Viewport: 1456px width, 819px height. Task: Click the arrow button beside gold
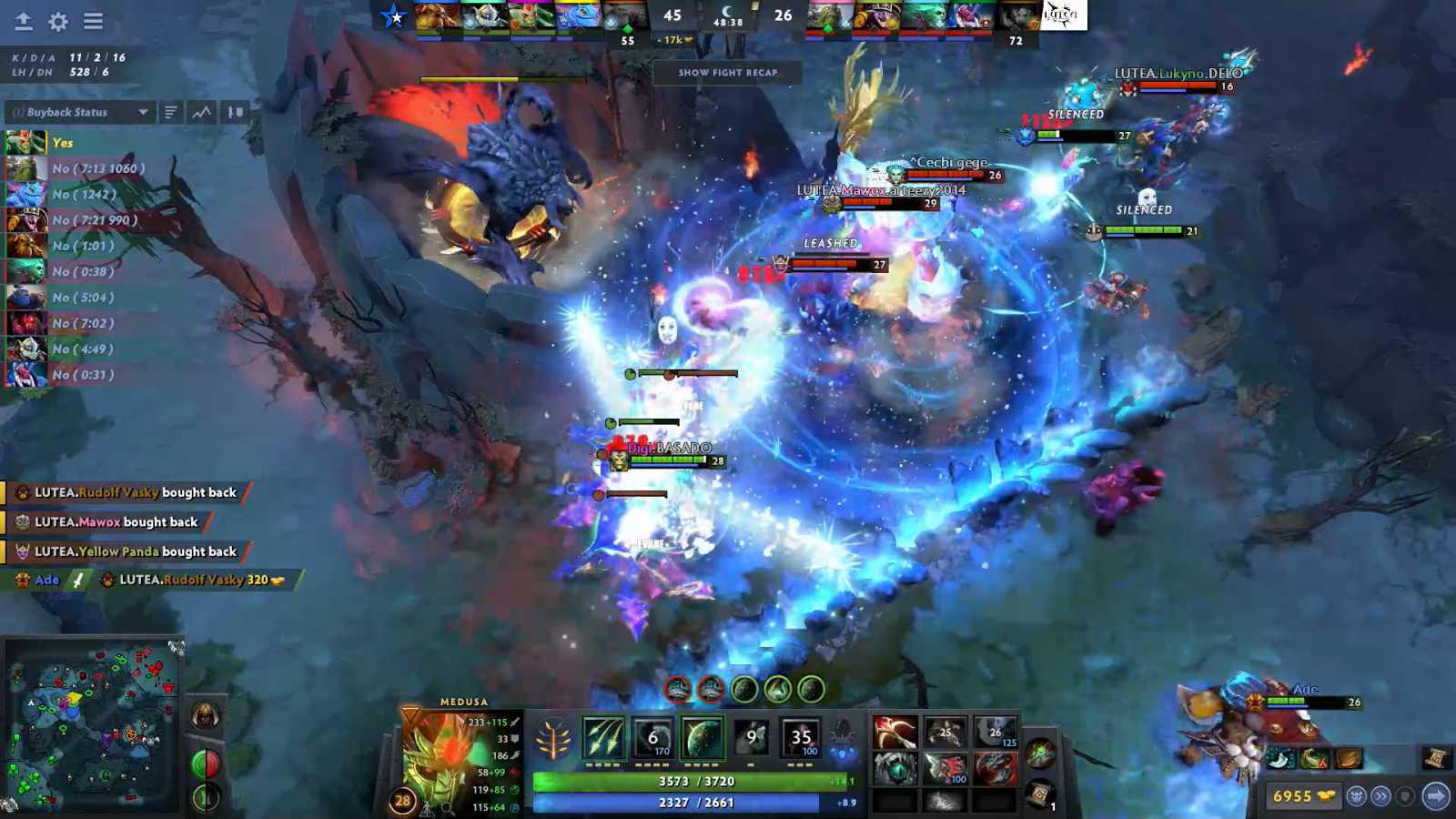1435,796
